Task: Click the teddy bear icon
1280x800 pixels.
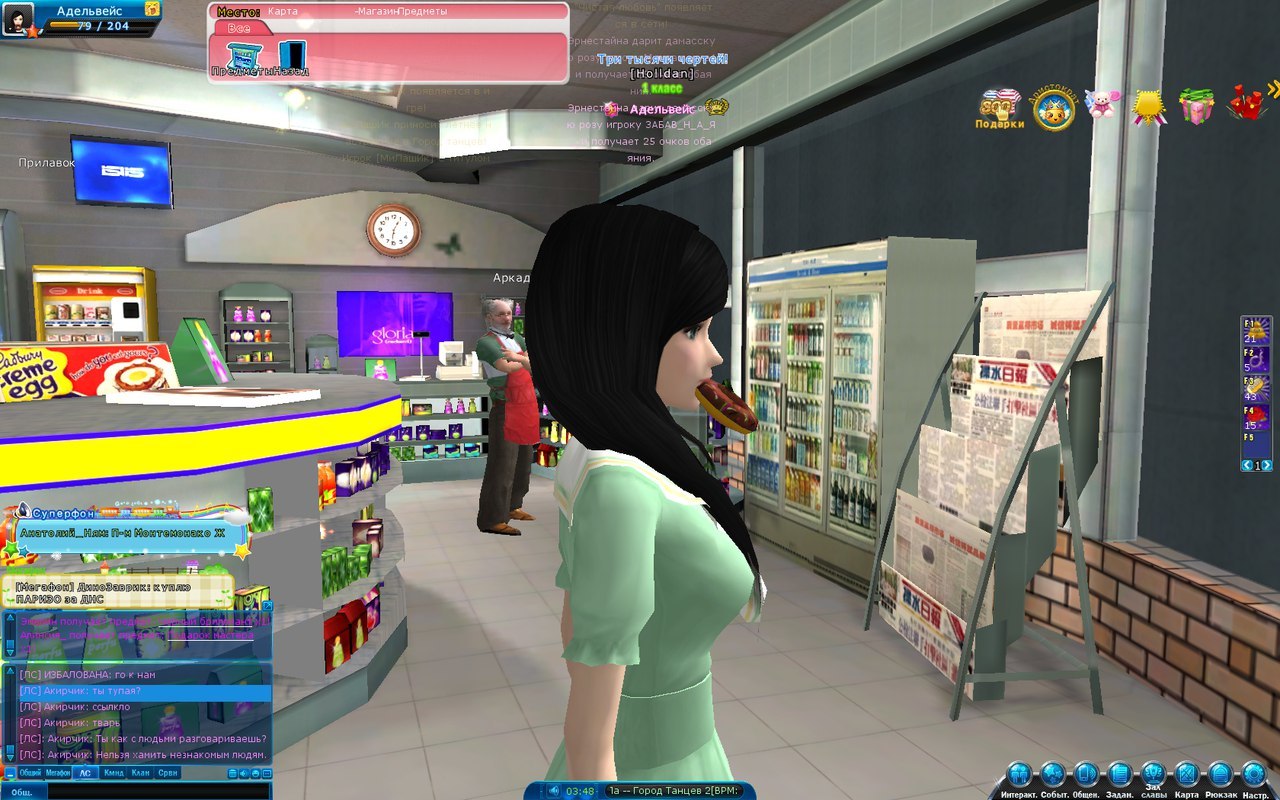Action: 1103,104
